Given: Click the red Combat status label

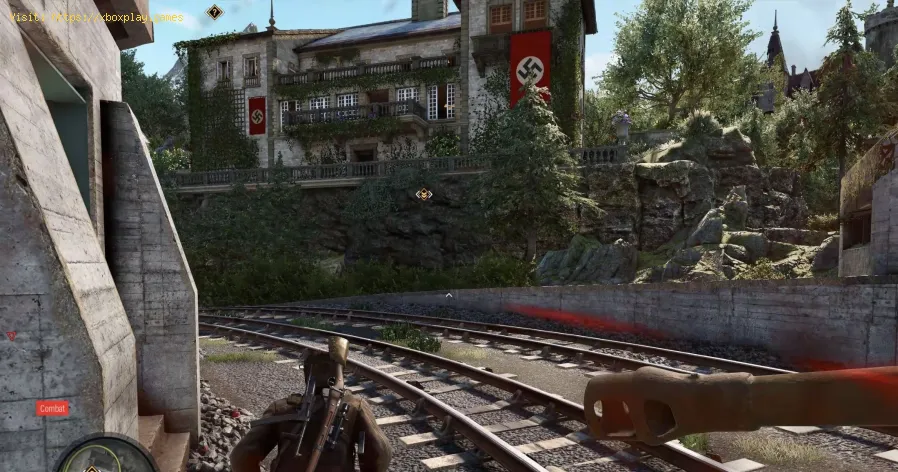Looking at the screenshot, I should click(x=52, y=408).
